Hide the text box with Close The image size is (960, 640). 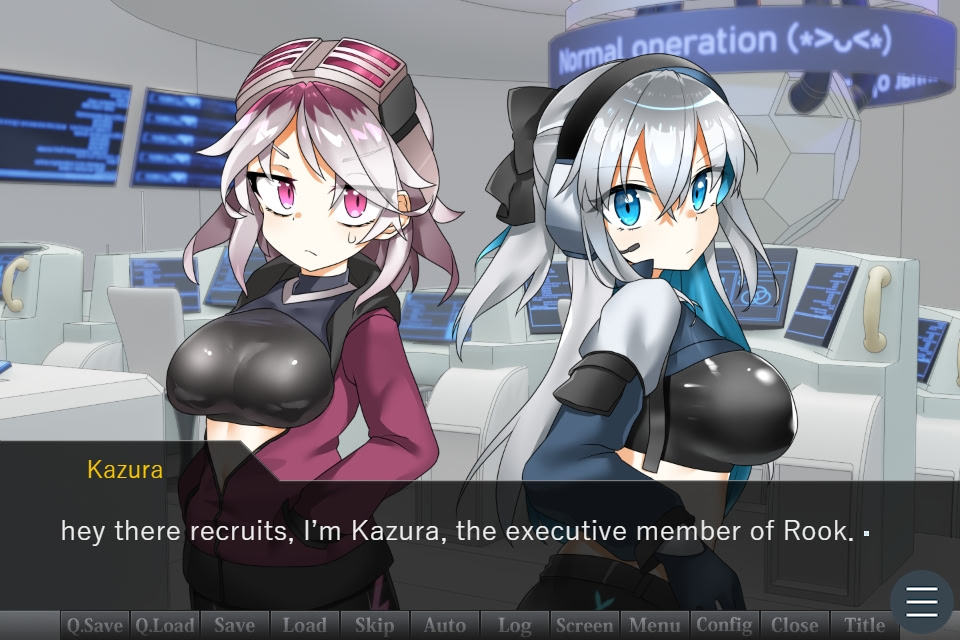795,626
